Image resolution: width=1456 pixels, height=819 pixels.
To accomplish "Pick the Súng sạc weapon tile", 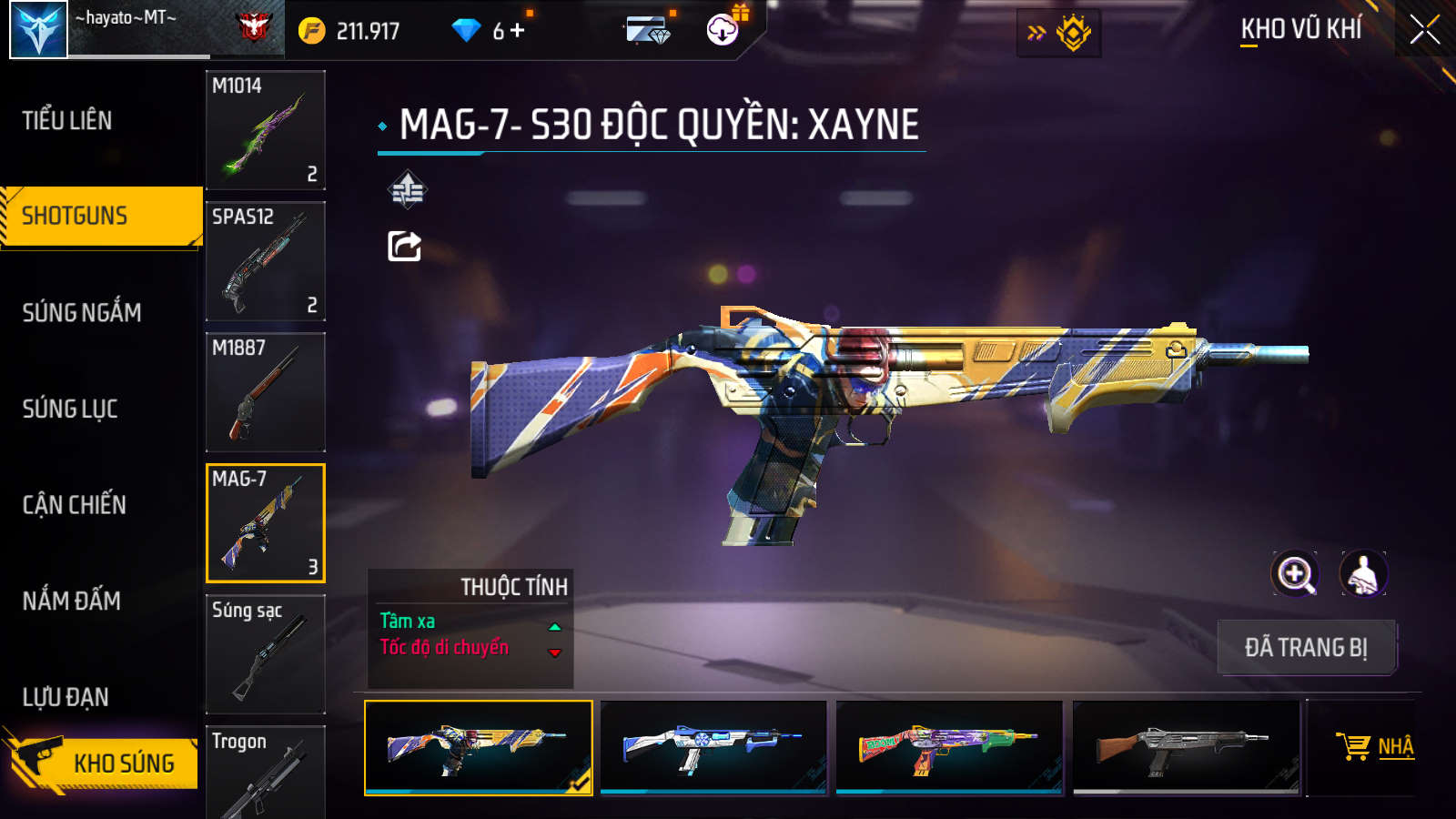I will tap(265, 654).
